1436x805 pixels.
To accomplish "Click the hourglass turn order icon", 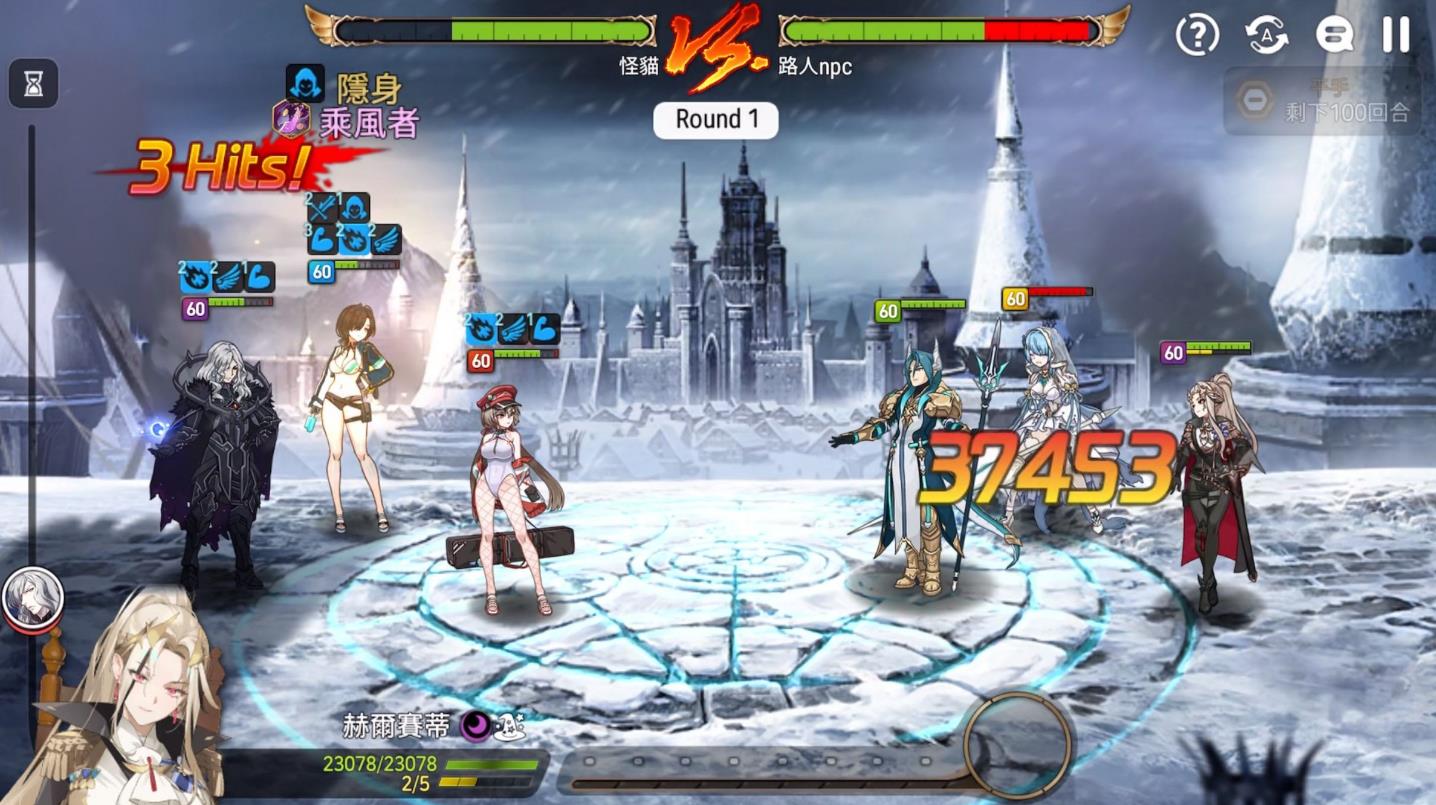I will point(34,85).
